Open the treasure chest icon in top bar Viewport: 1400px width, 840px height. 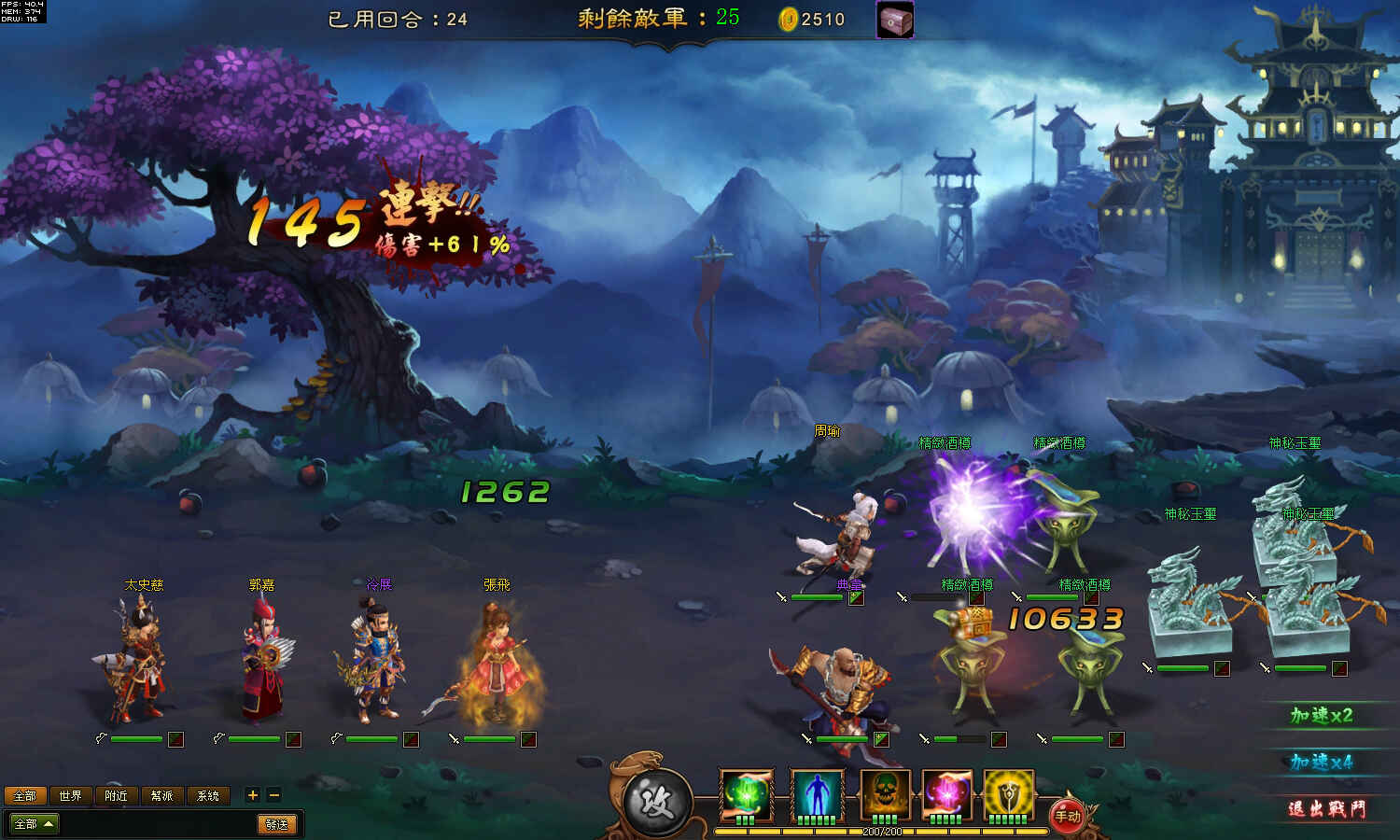[x=895, y=20]
